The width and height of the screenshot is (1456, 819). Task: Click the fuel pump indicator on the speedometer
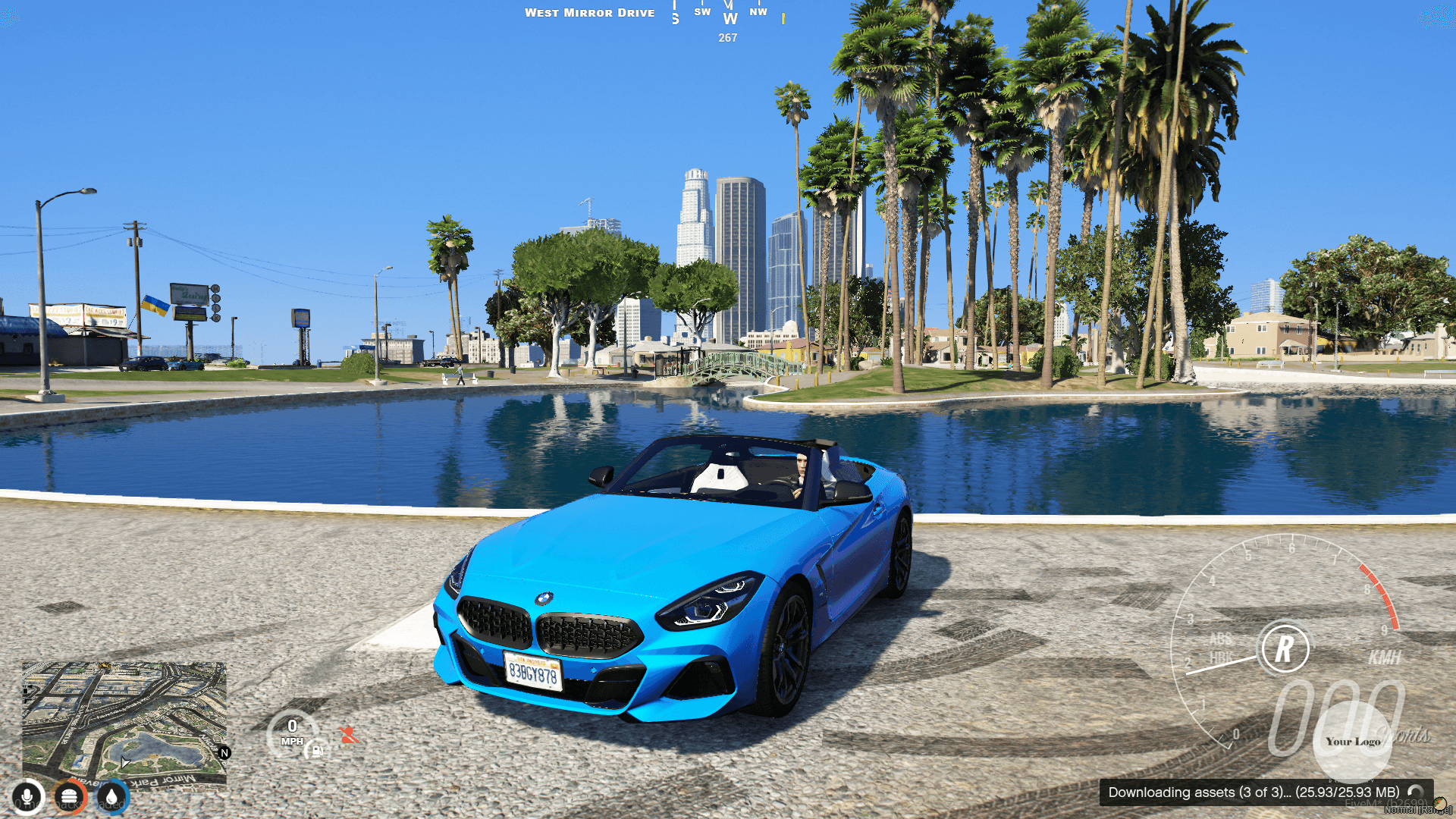(x=315, y=751)
